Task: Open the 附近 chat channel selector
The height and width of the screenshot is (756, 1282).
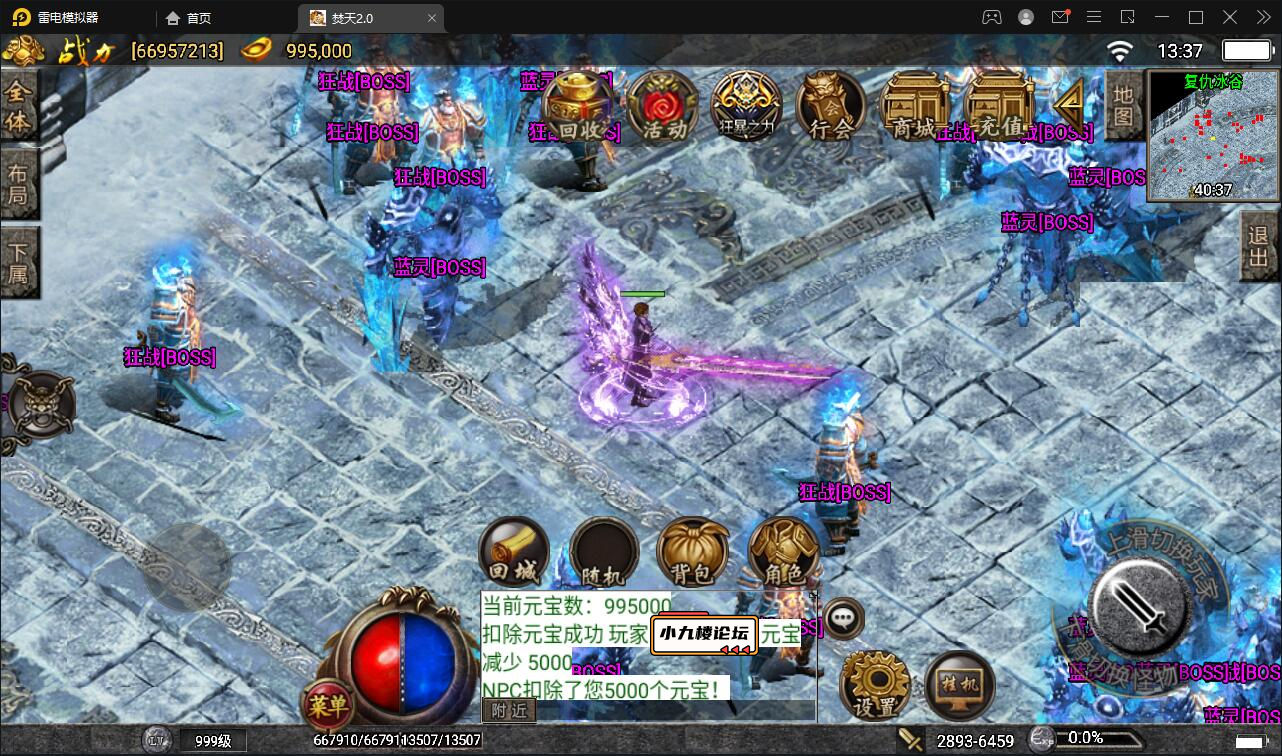Action: click(x=508, y=709)
